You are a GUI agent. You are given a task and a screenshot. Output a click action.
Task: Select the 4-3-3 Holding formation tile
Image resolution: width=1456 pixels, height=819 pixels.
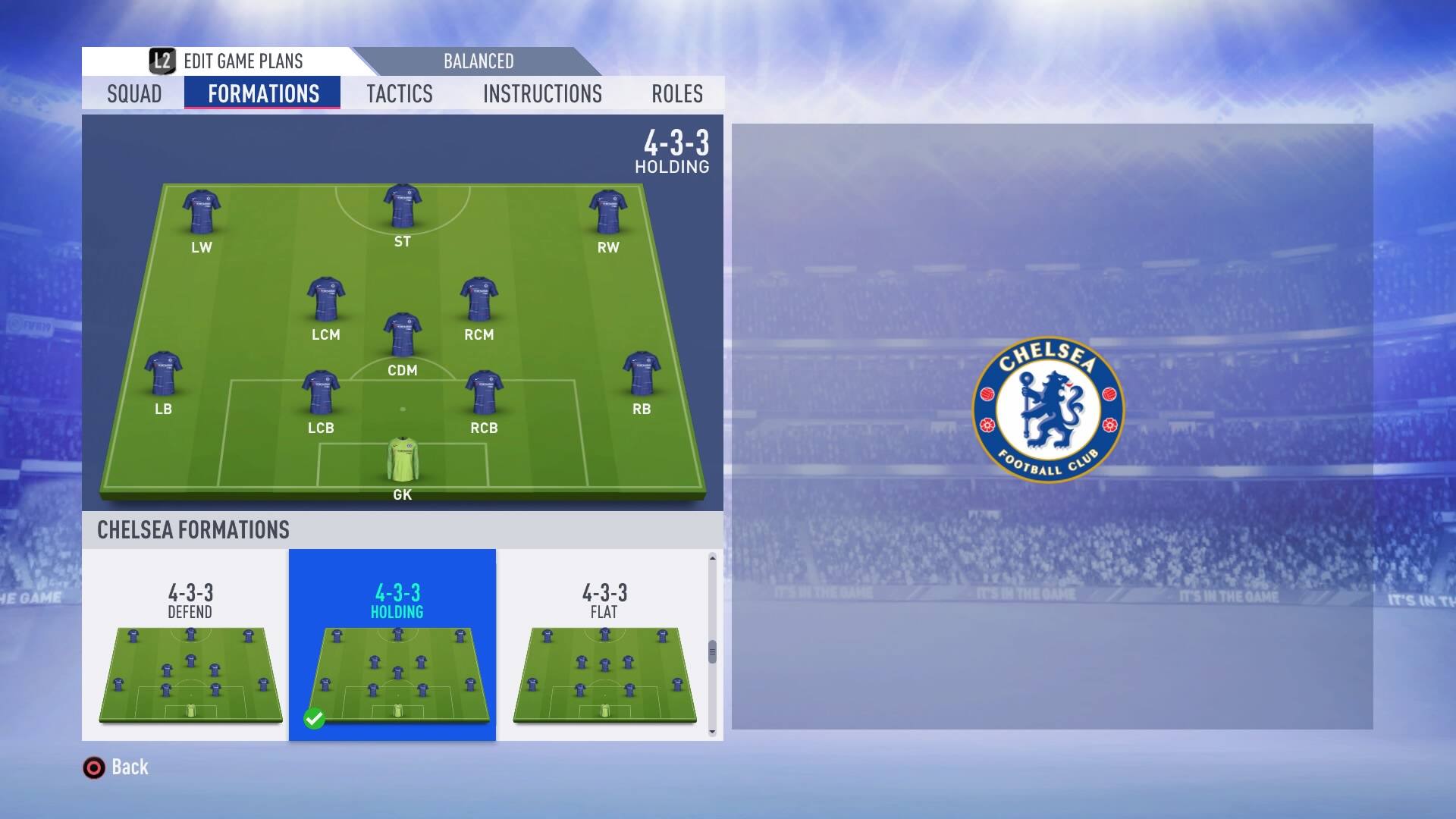(x=397, y=645)
